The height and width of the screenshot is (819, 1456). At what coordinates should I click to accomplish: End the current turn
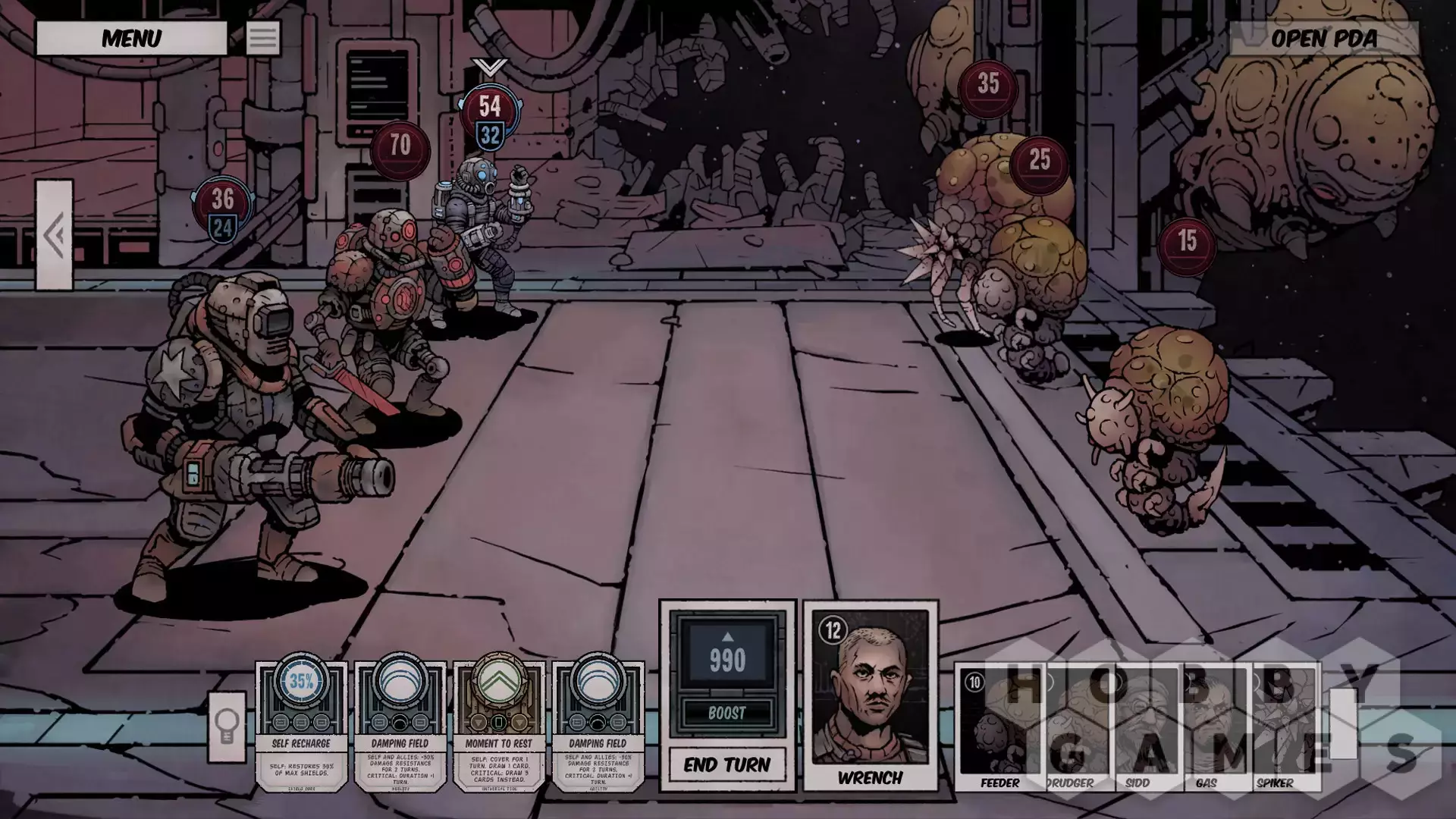[726, 764]
